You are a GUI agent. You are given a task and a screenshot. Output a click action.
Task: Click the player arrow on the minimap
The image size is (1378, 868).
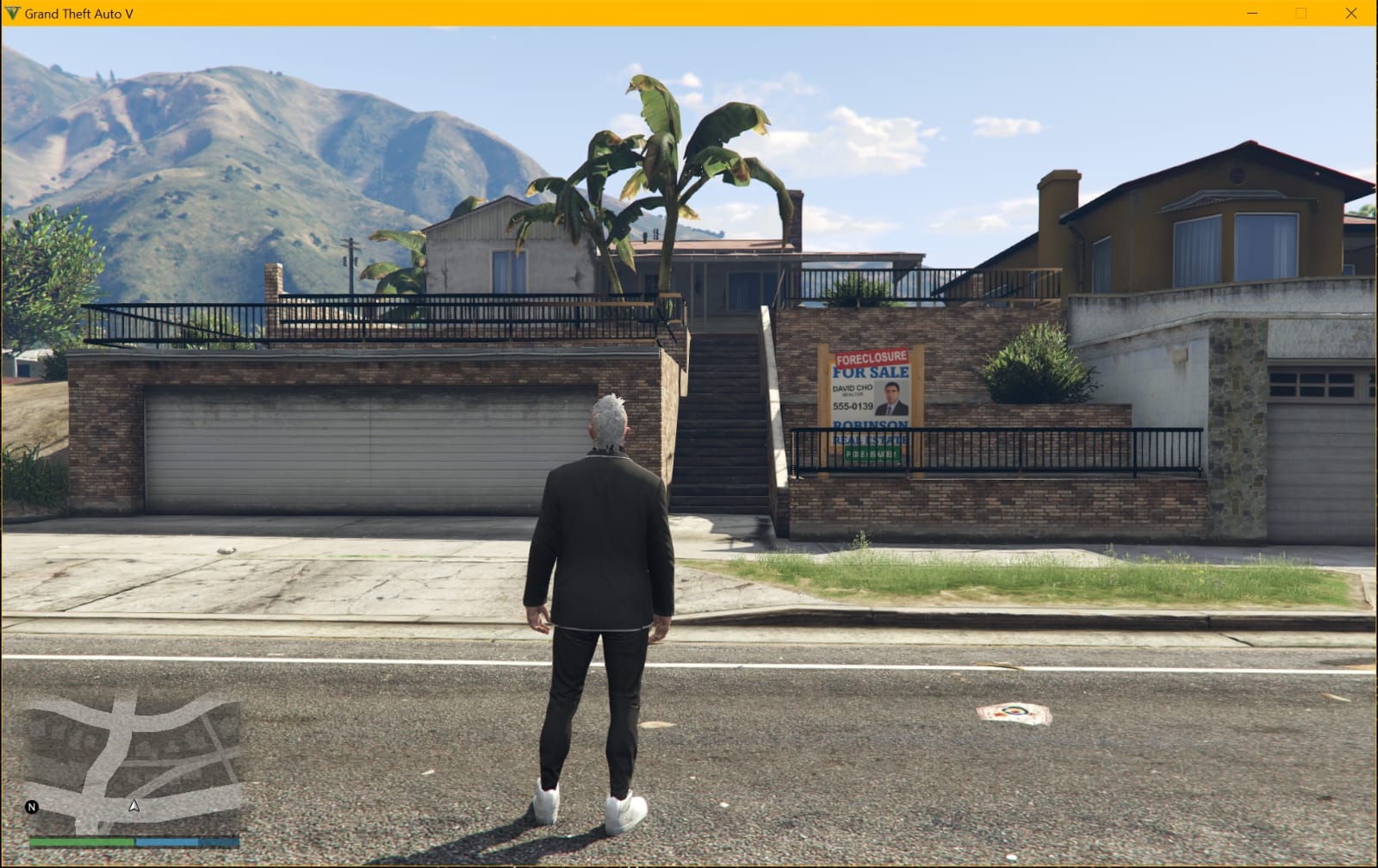[x=133, y=806]
